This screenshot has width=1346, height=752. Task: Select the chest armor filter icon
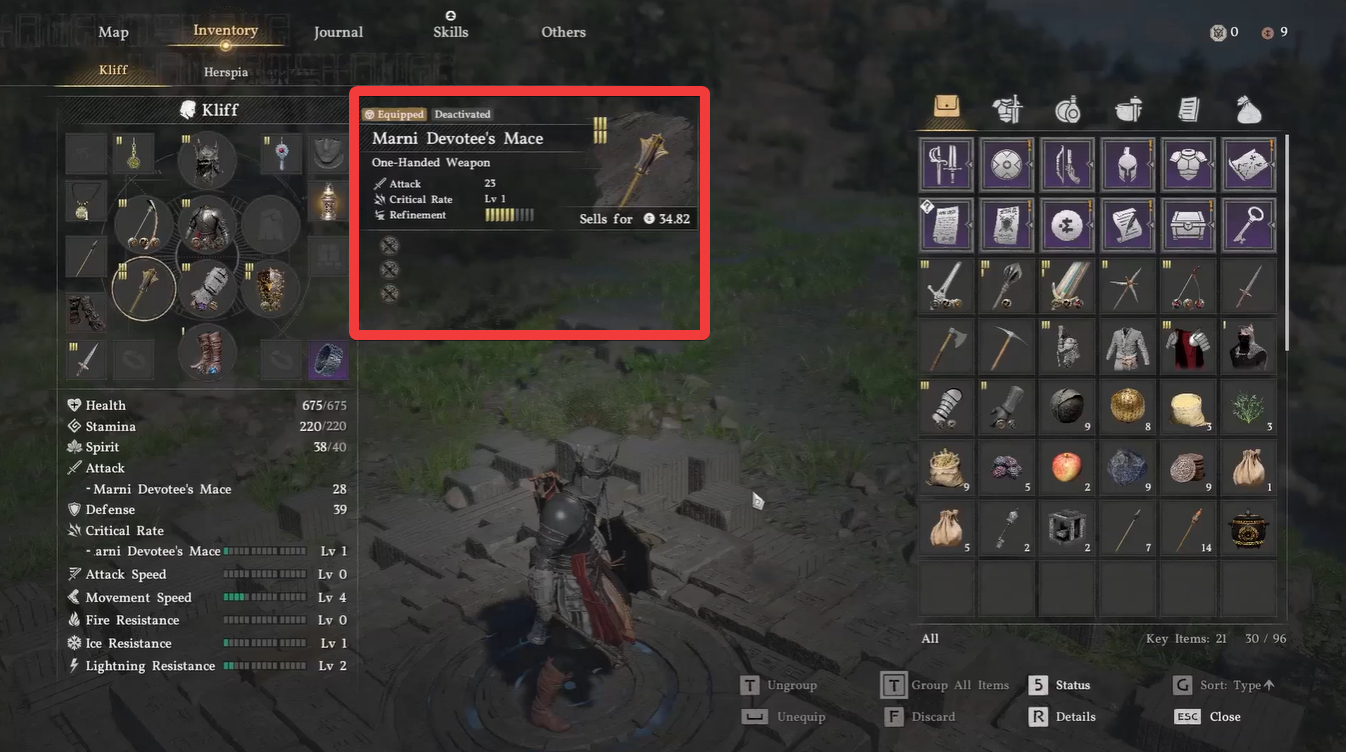[1187, 164]
